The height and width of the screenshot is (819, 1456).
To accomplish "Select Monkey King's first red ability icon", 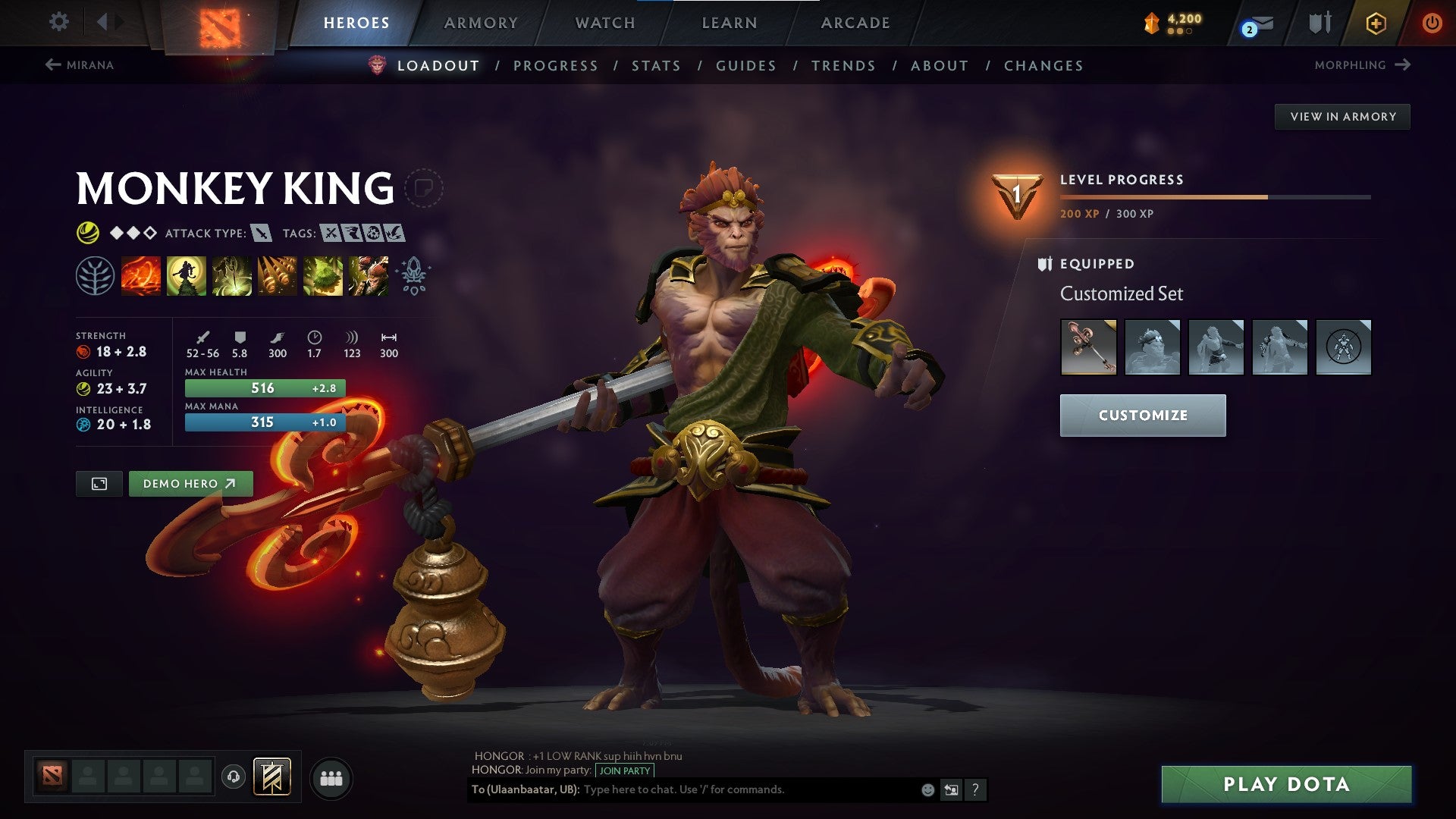I will coord(141,276).
